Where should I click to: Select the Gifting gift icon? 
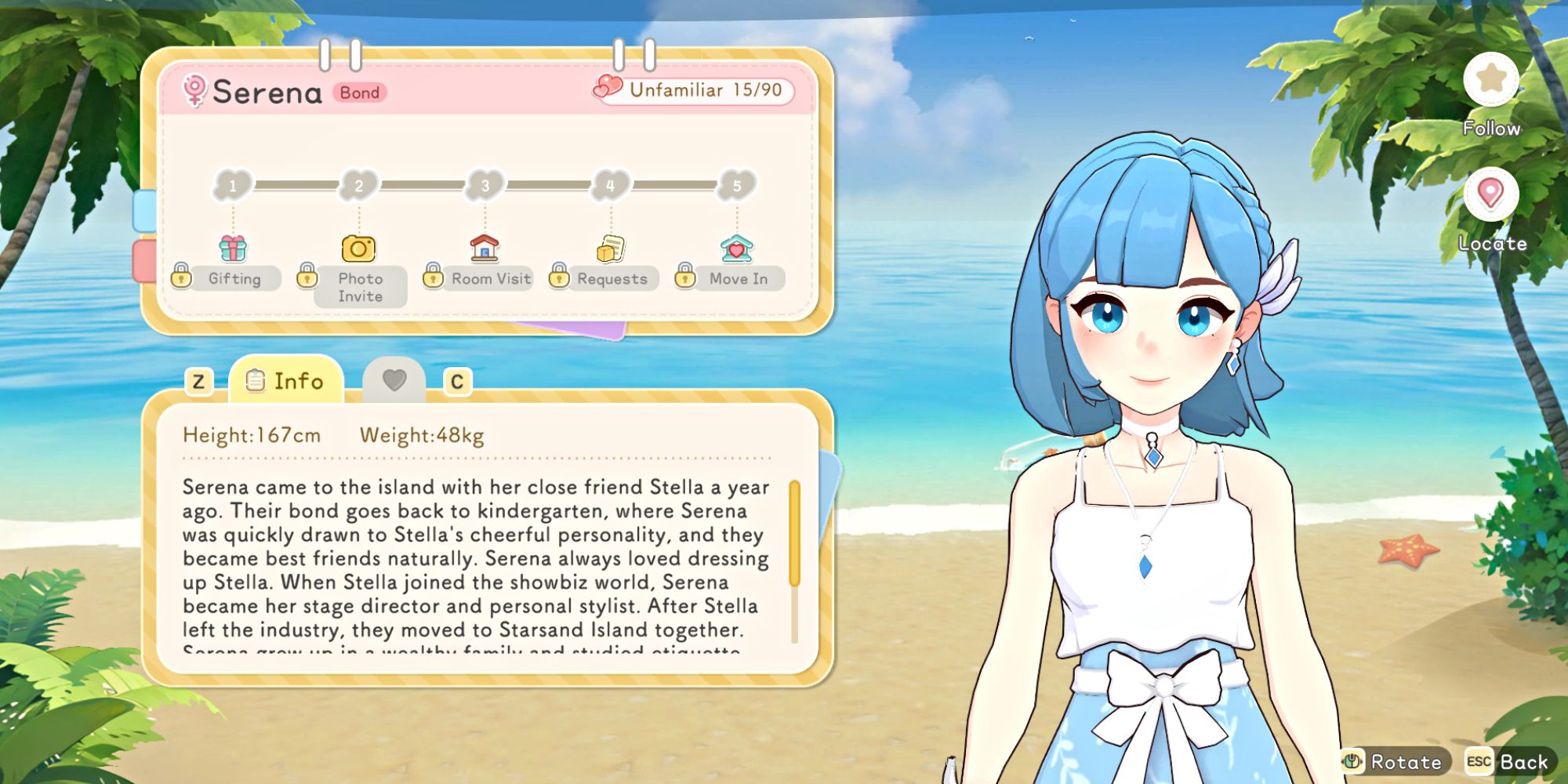click(x=231, y=249)
